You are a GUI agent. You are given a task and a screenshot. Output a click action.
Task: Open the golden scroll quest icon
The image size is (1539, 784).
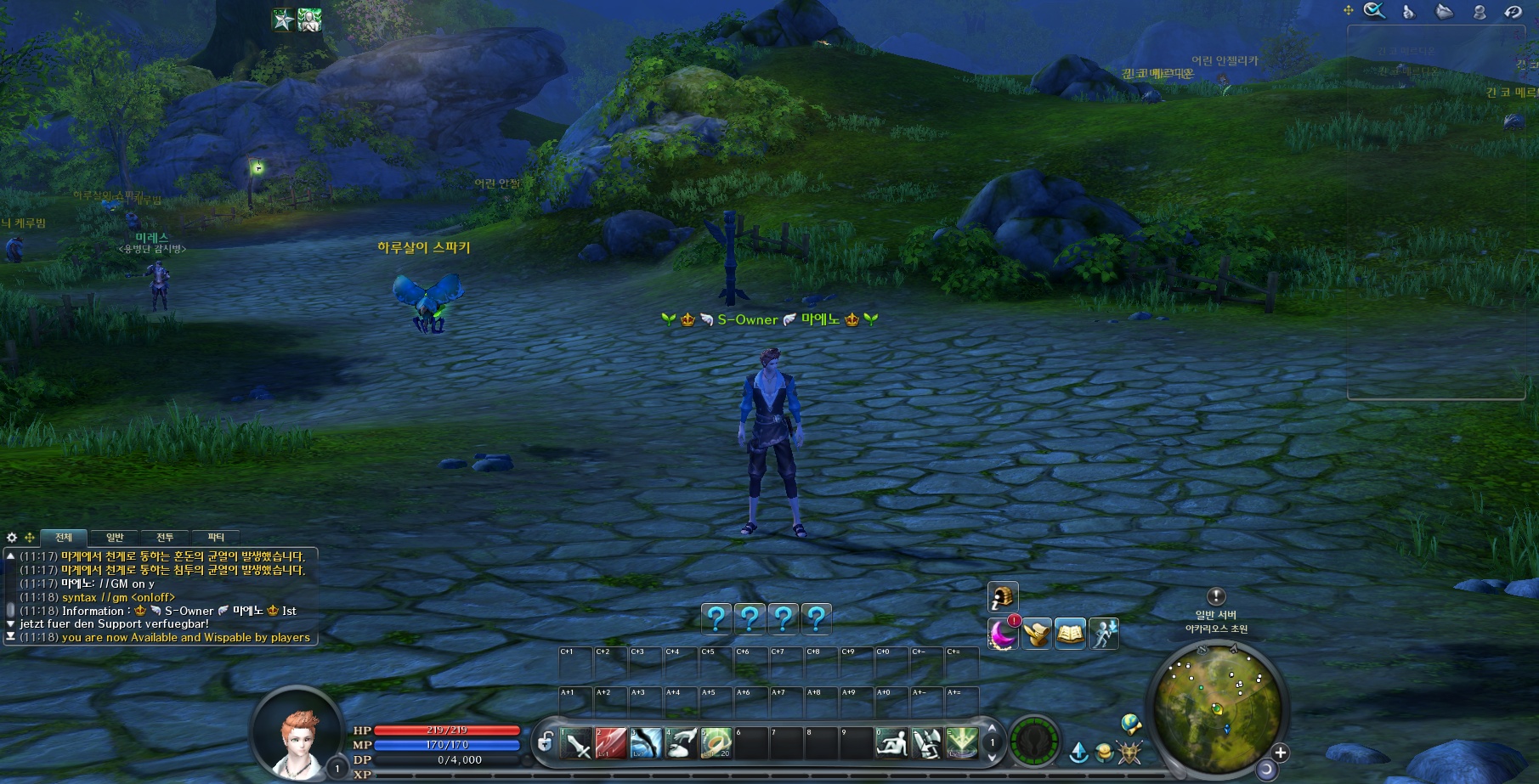pyautogui.click(x=1037, y=635)
